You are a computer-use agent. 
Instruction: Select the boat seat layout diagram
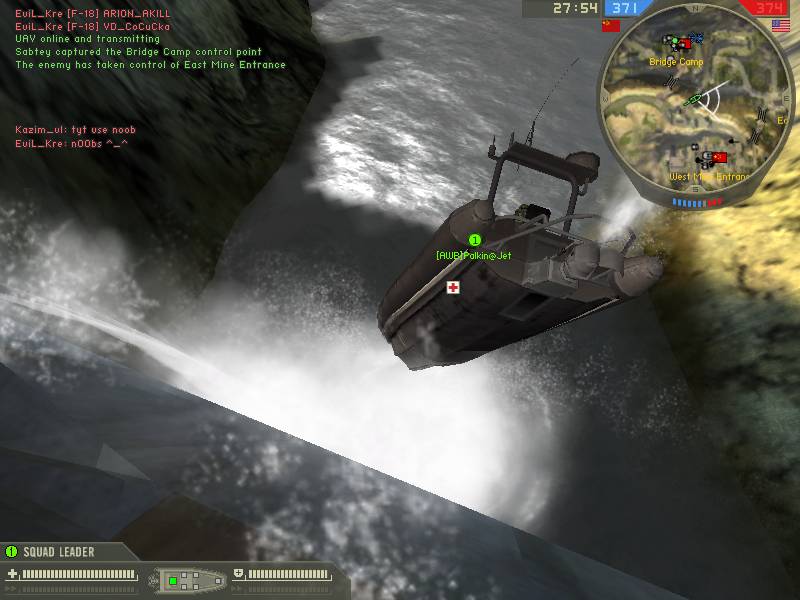click(186, 579)
